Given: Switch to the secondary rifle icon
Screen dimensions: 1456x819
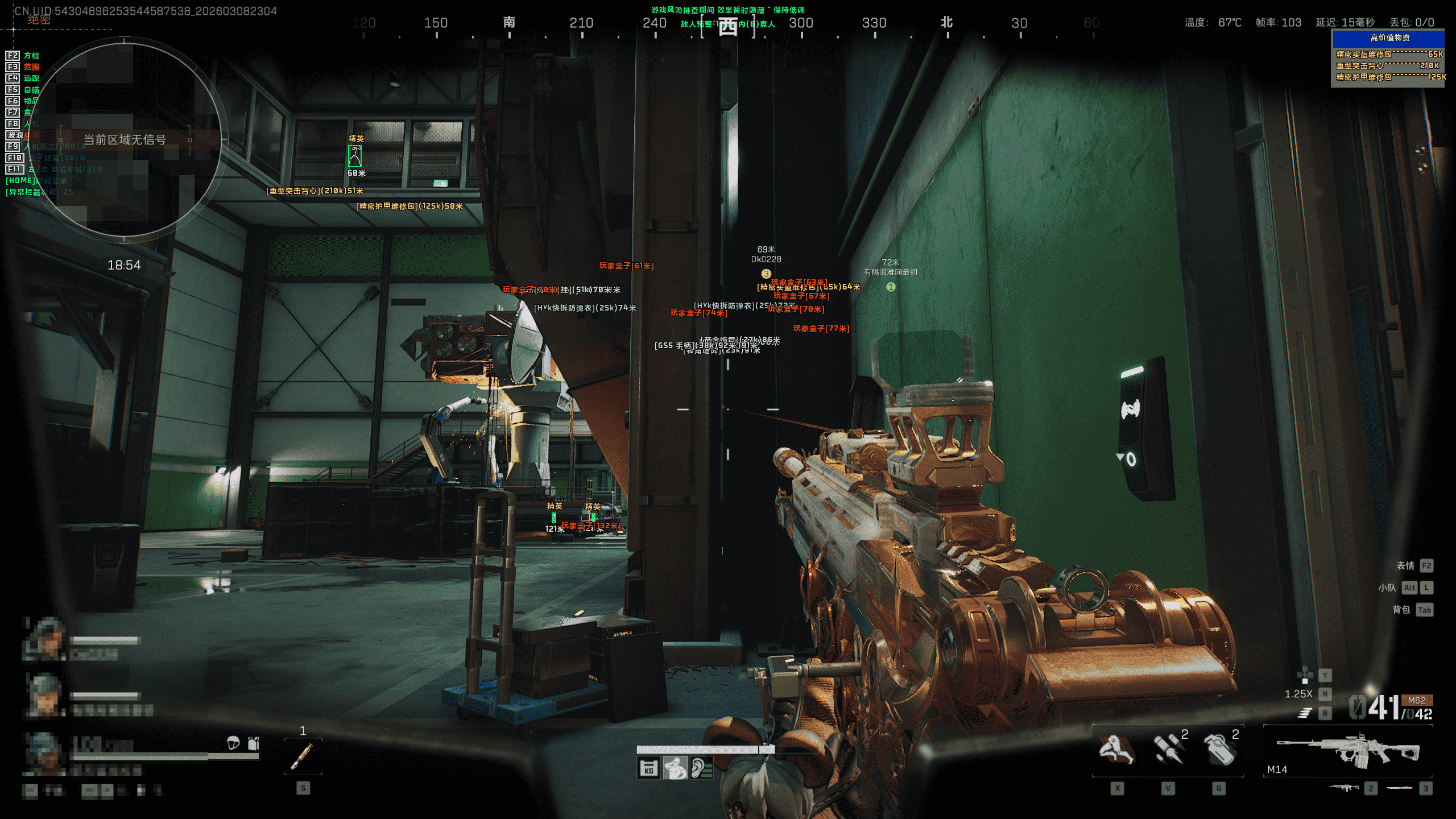Looking at the screenshot, I should pos(1344,788).
